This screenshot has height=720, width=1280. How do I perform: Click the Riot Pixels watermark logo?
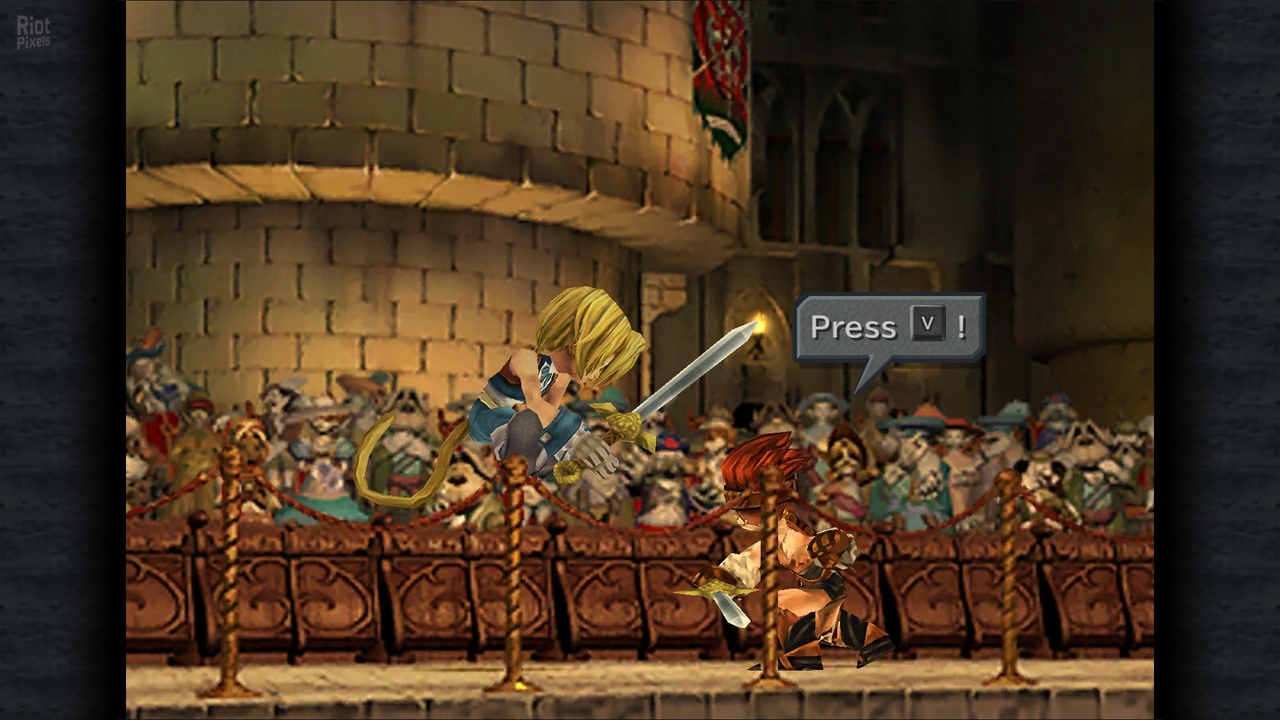33,32
